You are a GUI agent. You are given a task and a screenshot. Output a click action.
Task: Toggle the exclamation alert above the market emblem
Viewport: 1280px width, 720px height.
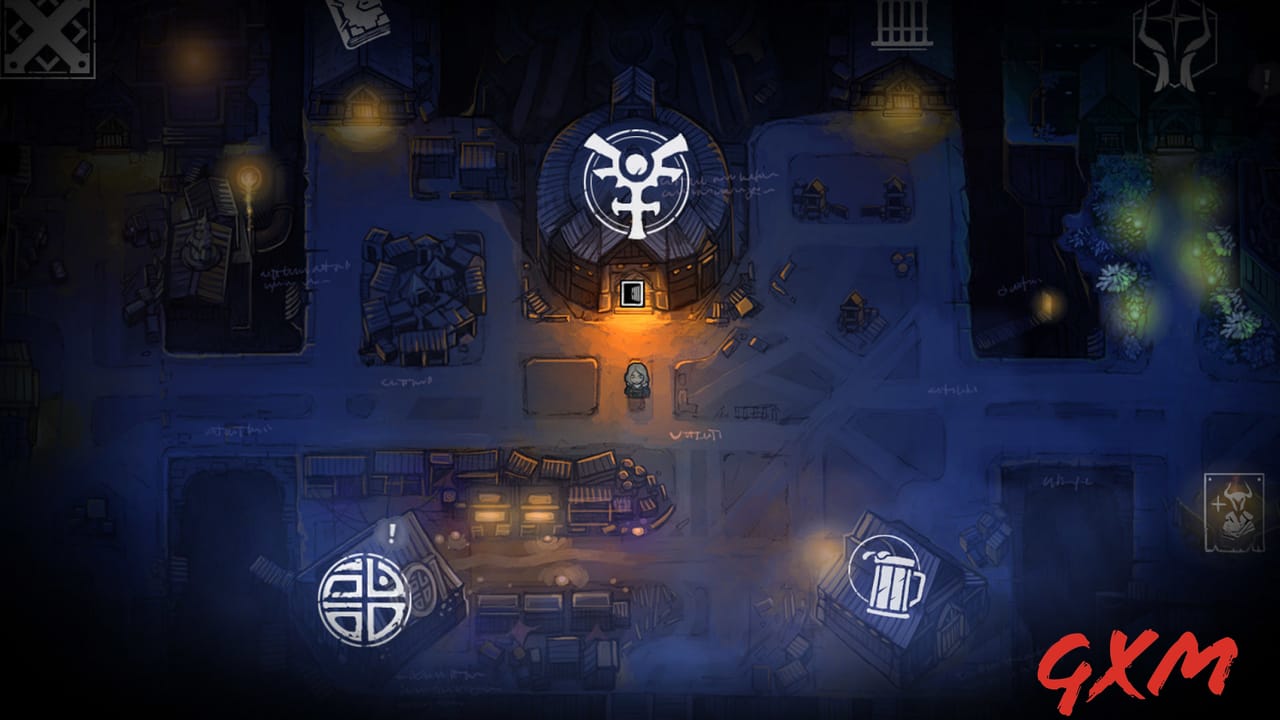click(392, 533)
